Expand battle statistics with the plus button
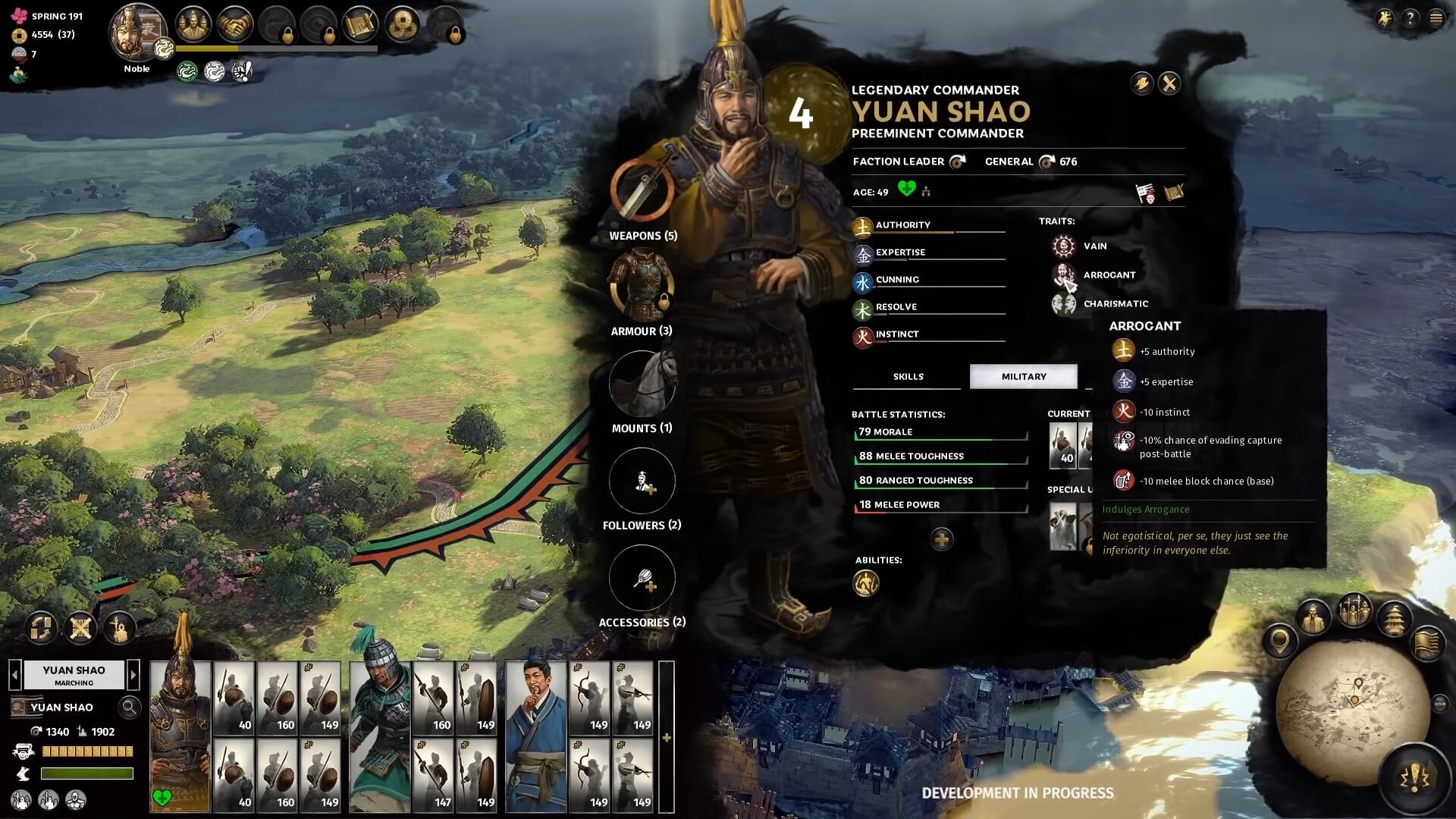The height and width of the screenshot is (819, 1456). (x=941, y=539)
